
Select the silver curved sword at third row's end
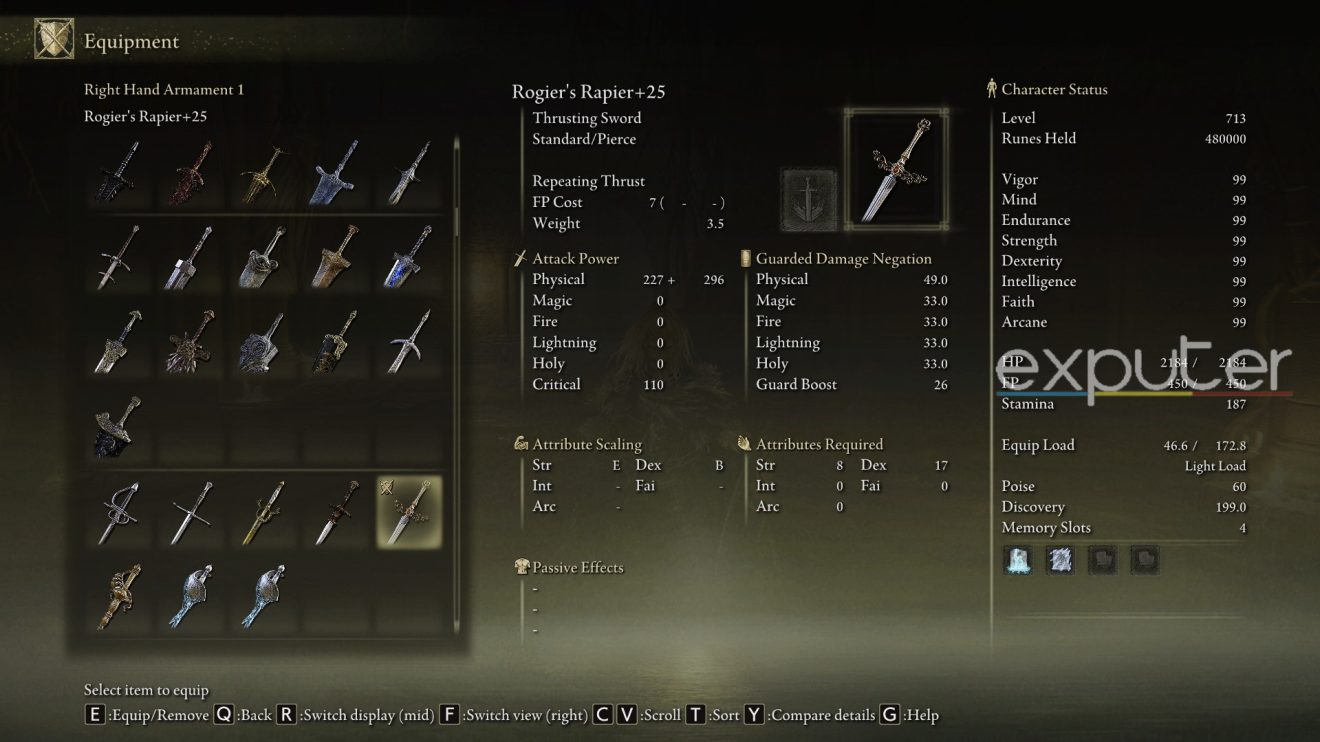pyautogui.click(x=406, y=342)
